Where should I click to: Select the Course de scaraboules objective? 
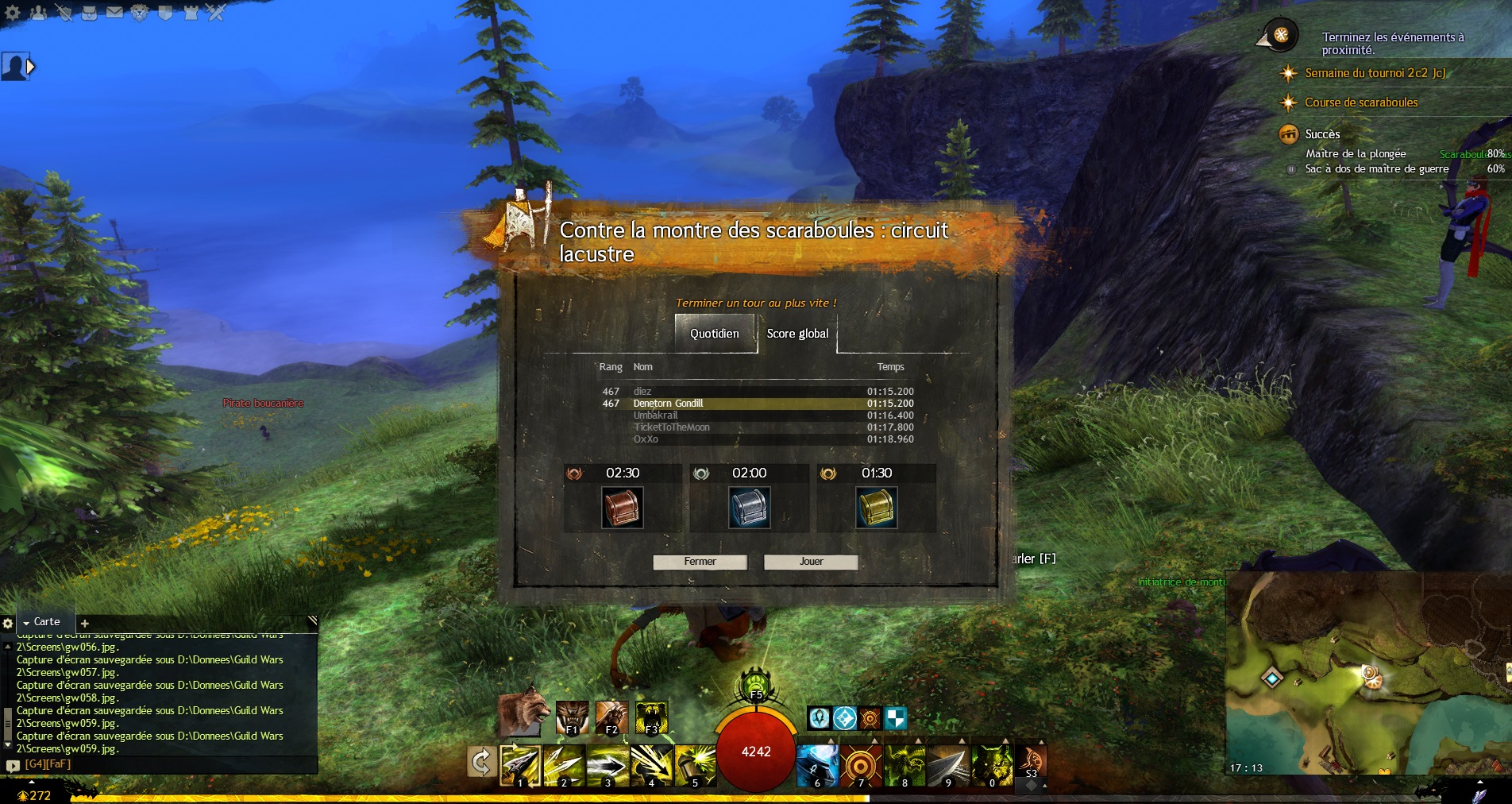[x=1360, y=102]
